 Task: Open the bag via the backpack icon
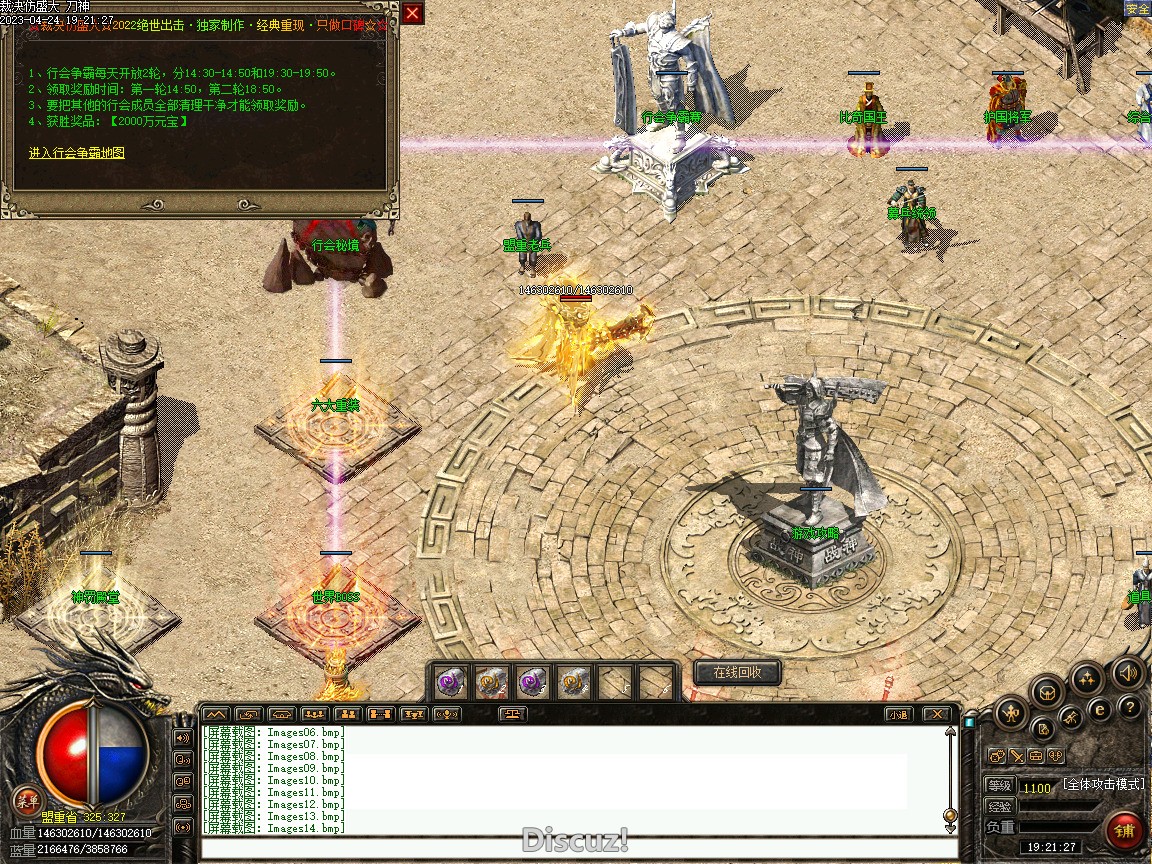(1047, 692)
